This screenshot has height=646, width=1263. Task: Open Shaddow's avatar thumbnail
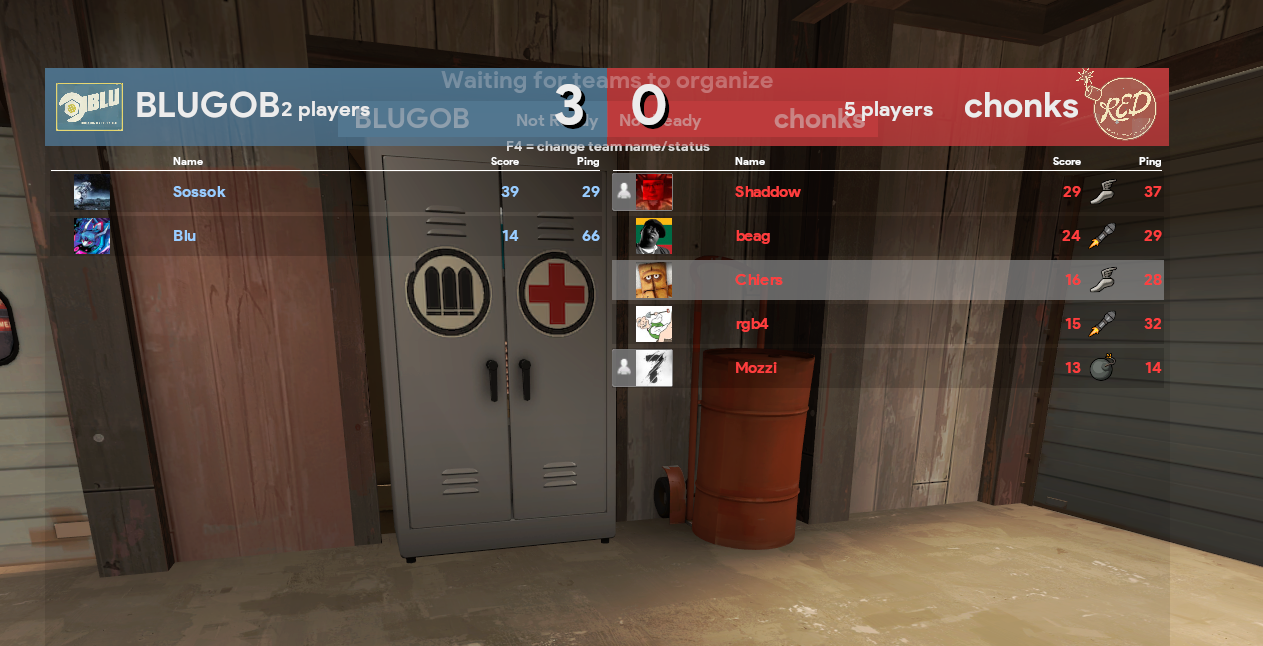(654, 192)
